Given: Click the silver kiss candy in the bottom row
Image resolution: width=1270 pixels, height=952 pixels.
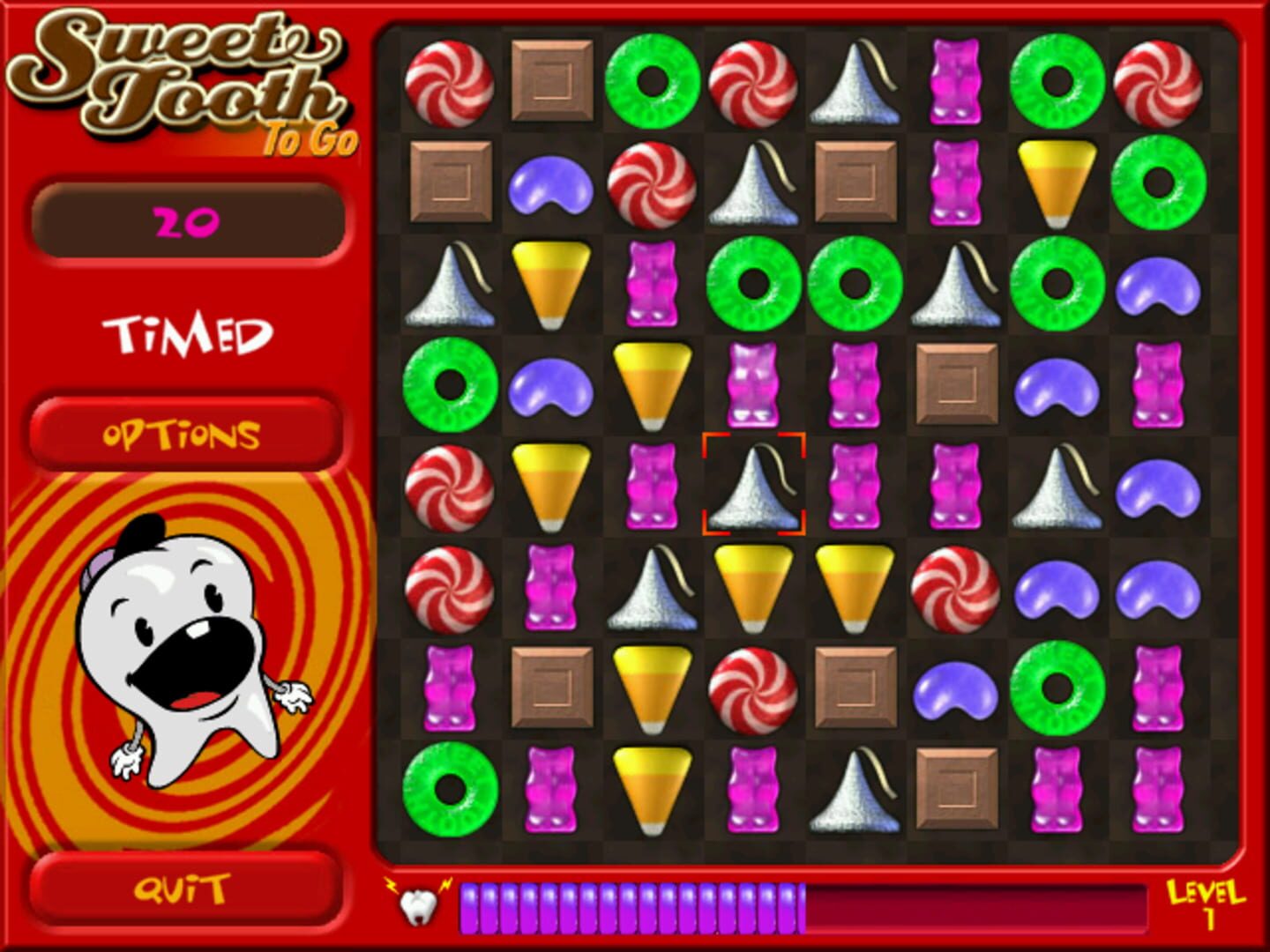Looking at the screenshot, I should pos(854,789).
